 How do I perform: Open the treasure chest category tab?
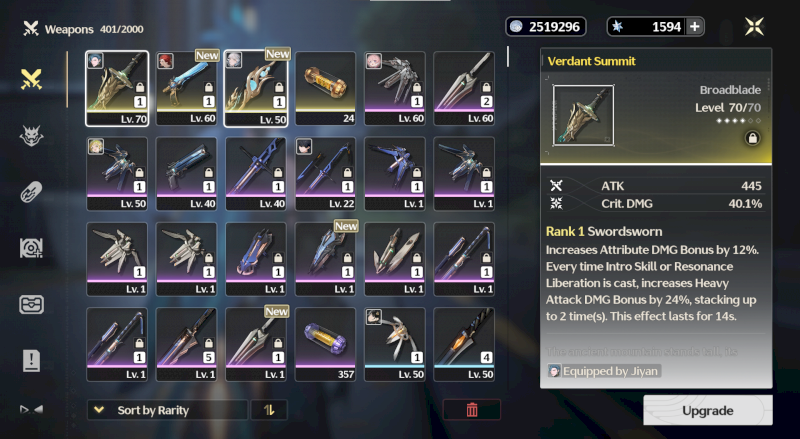click(x=31, y=305)
